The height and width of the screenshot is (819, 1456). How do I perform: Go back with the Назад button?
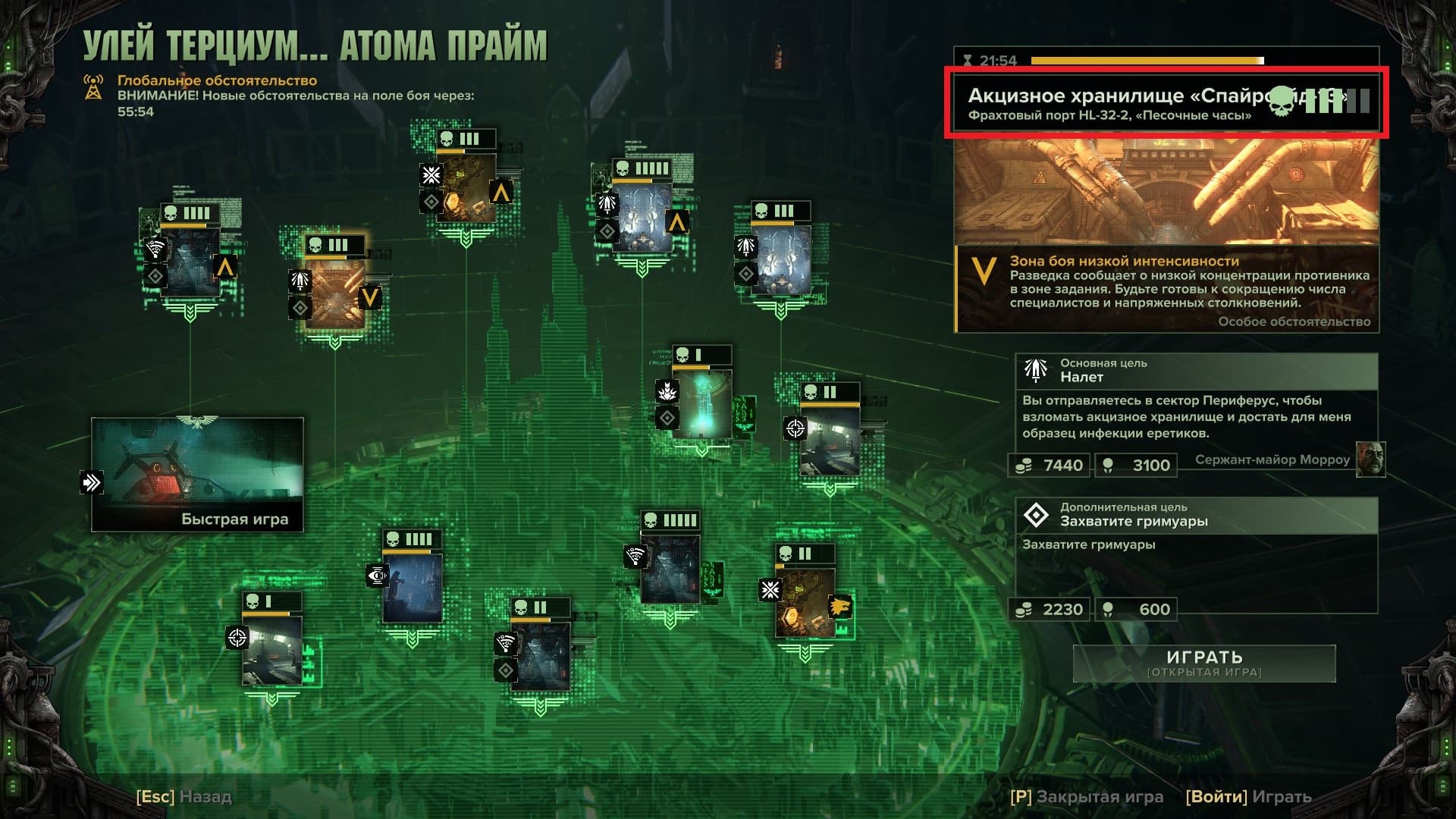(x=184, y=797)
